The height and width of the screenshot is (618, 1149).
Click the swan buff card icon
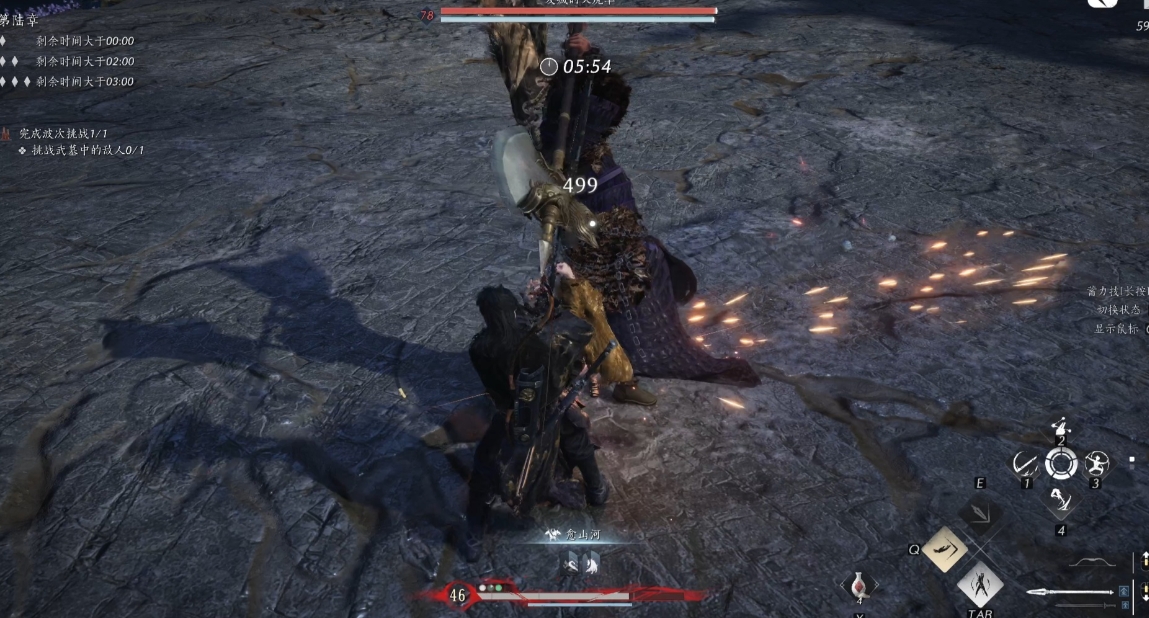click(x=571, y=565)
